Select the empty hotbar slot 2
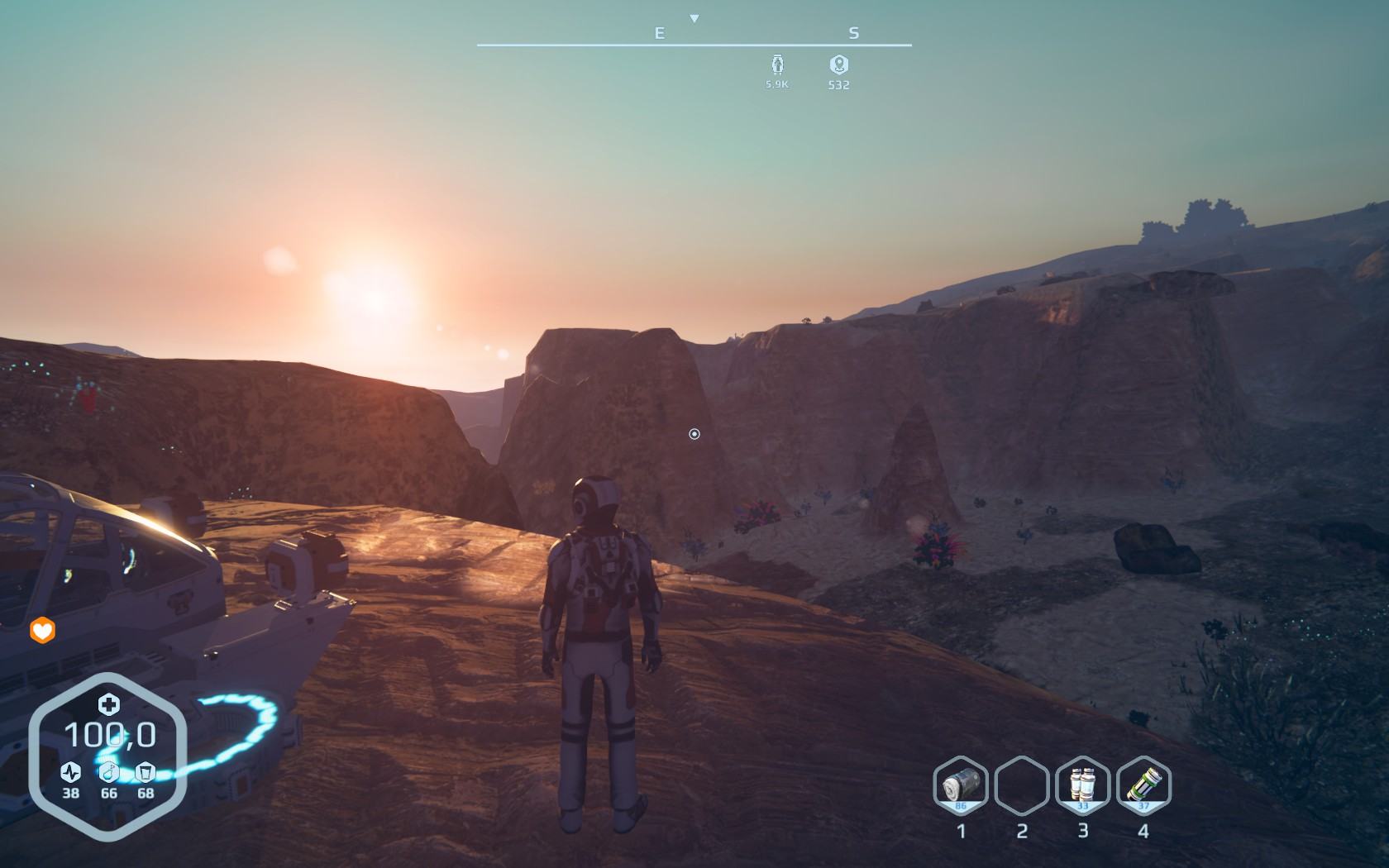 pyautogui.click(x=1022, y=785)
